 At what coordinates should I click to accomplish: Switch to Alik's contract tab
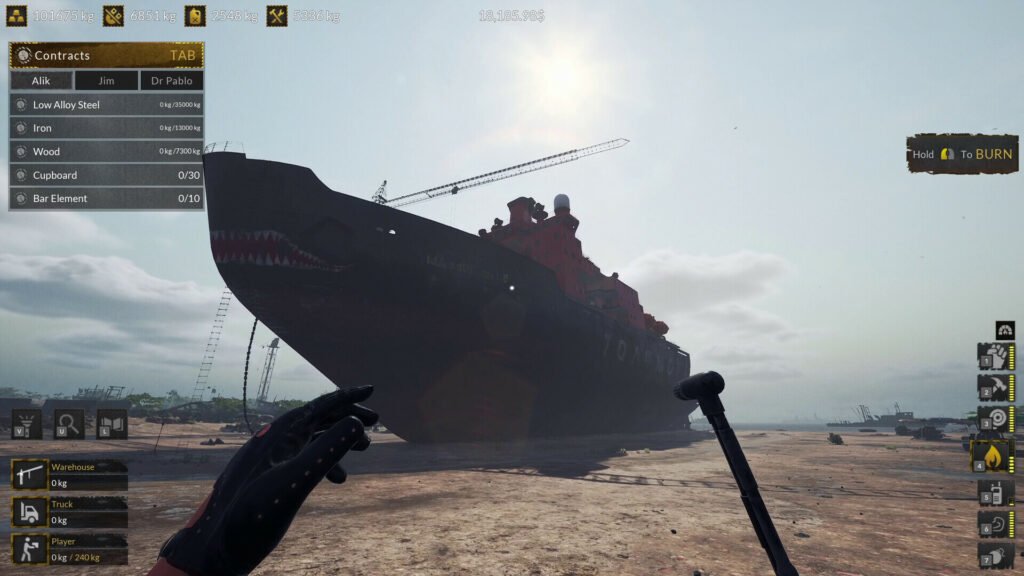point(41,81)
